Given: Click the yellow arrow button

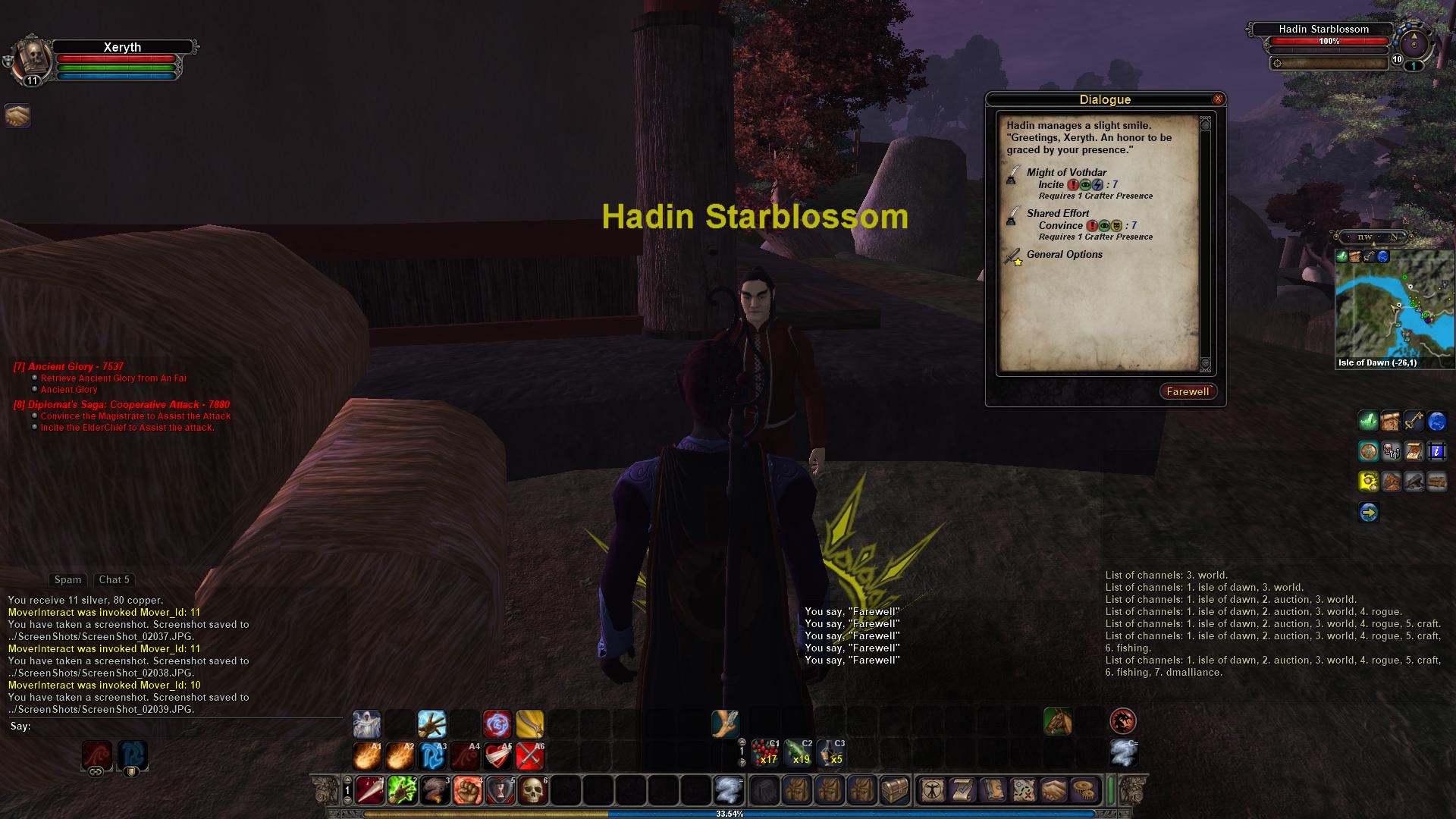Looking at the screenshot, I should [x=1368, y=513].
